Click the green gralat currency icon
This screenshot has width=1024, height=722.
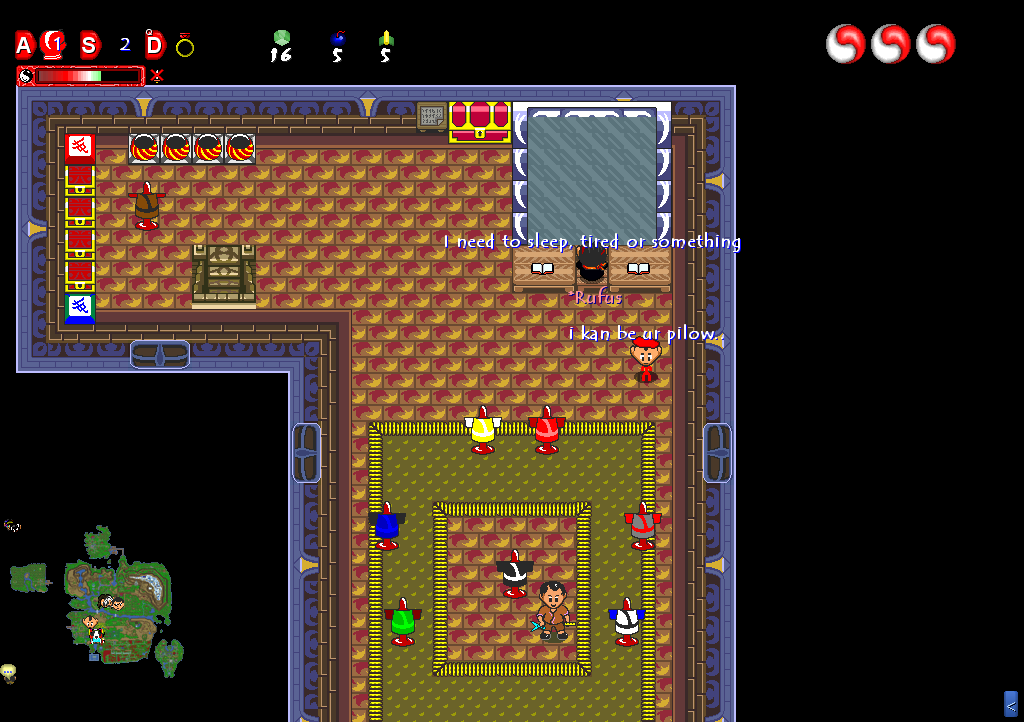(281, 39)
